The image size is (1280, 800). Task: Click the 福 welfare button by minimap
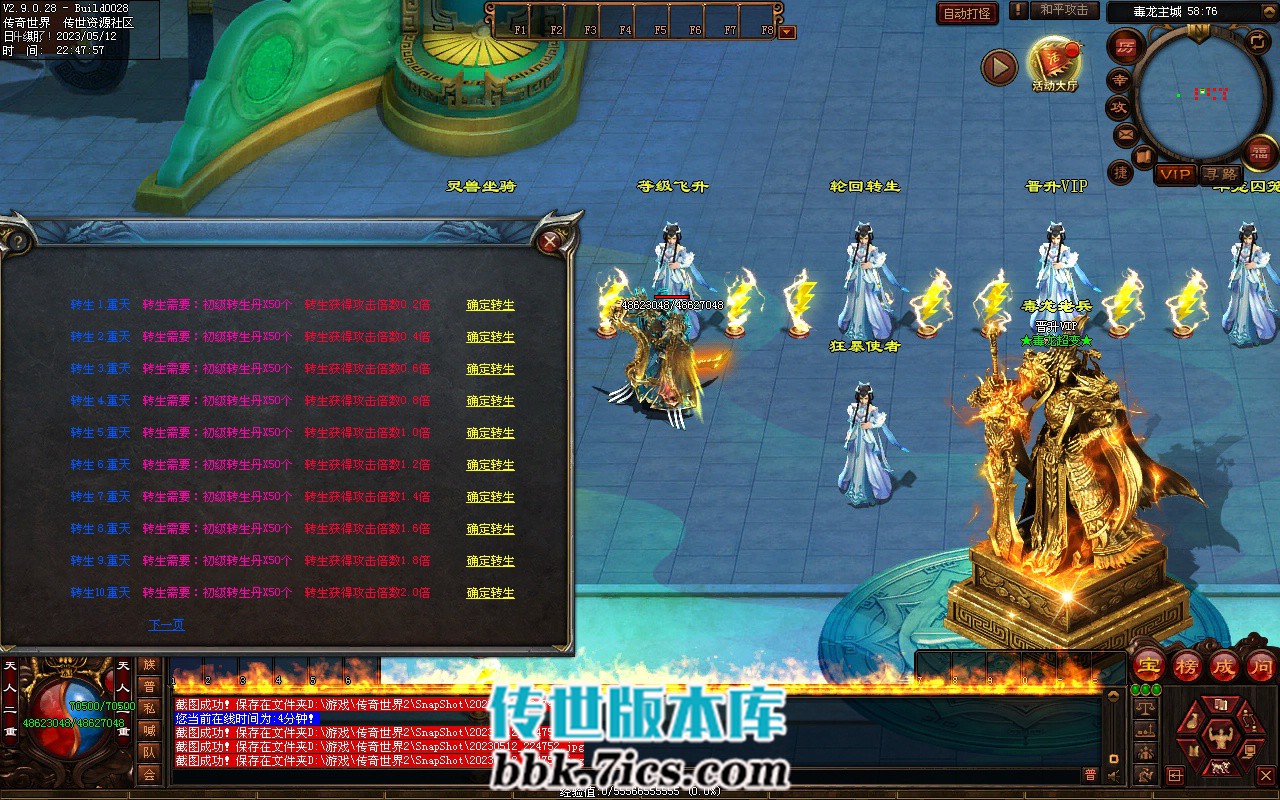click(x=1259, y=152)
